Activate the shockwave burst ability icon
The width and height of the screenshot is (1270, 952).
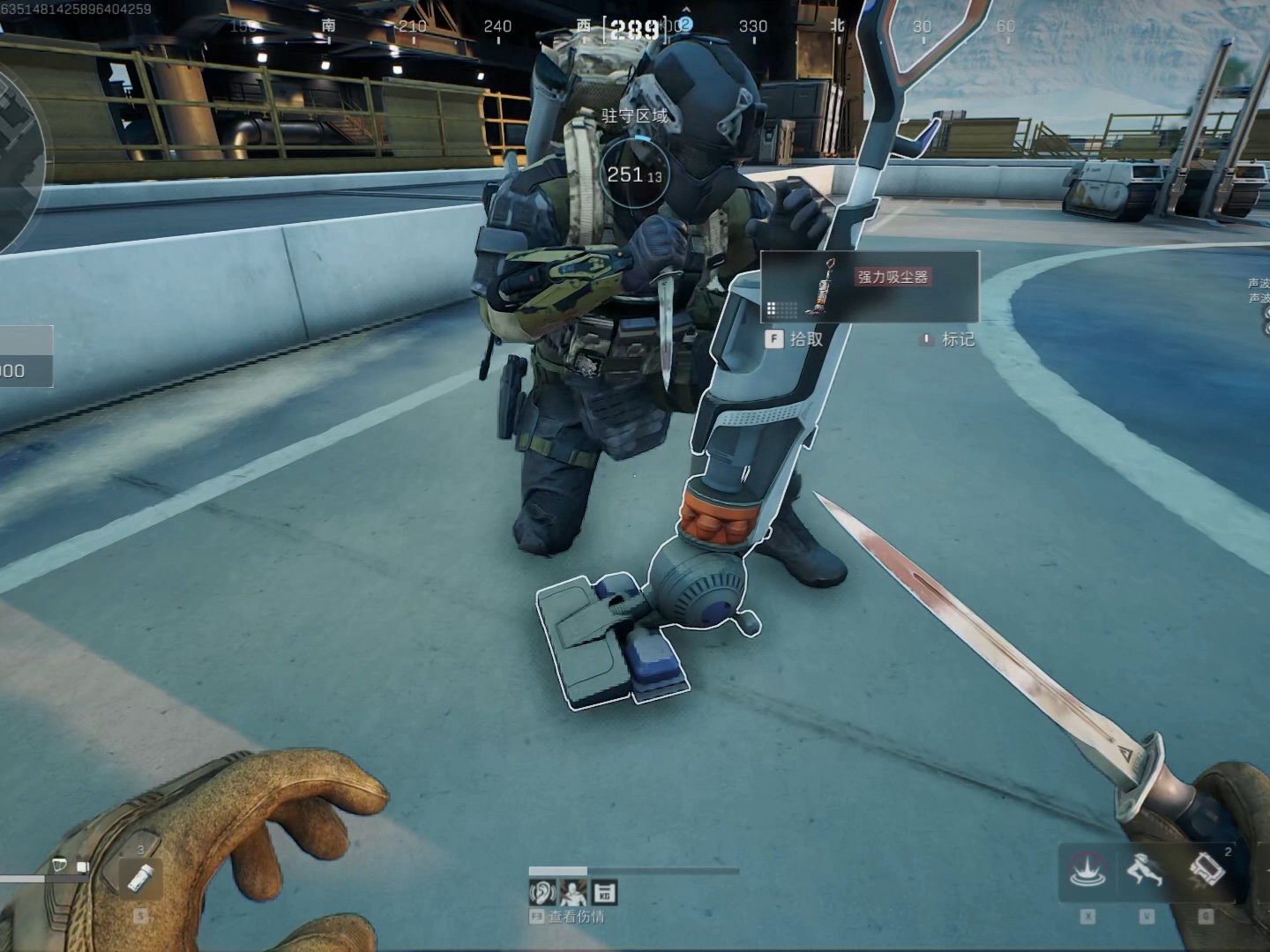click(x=1087, y=871)
